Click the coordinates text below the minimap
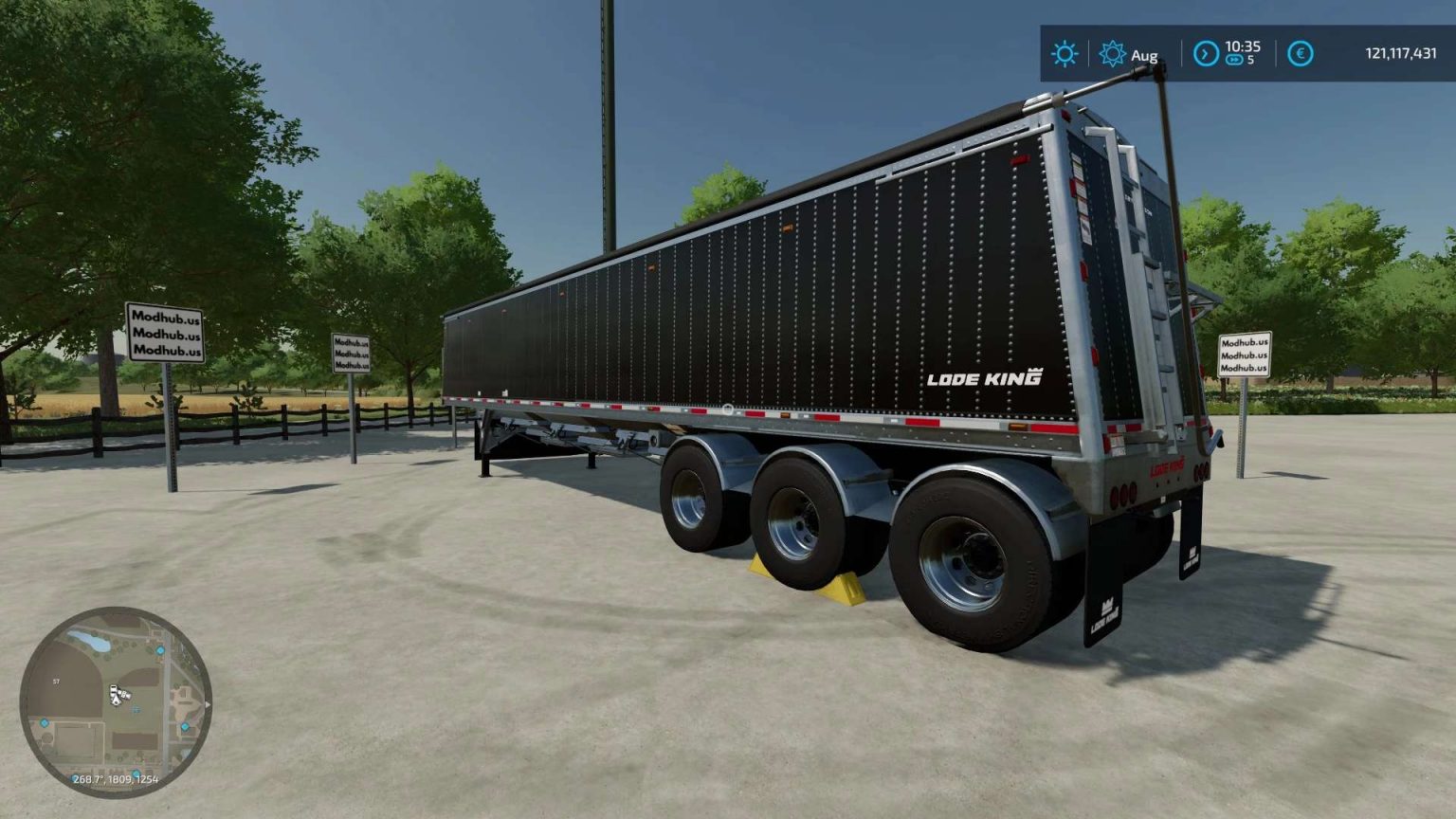Screen dimensions: 1456x819 coord(116,779)
